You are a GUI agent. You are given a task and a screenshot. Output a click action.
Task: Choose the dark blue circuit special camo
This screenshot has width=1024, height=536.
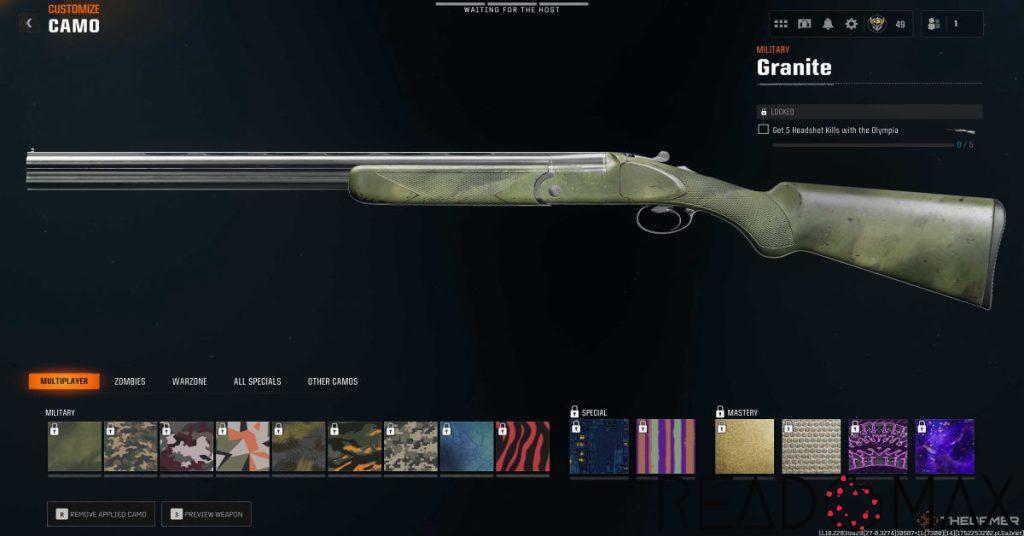click(x=599, y=447)
